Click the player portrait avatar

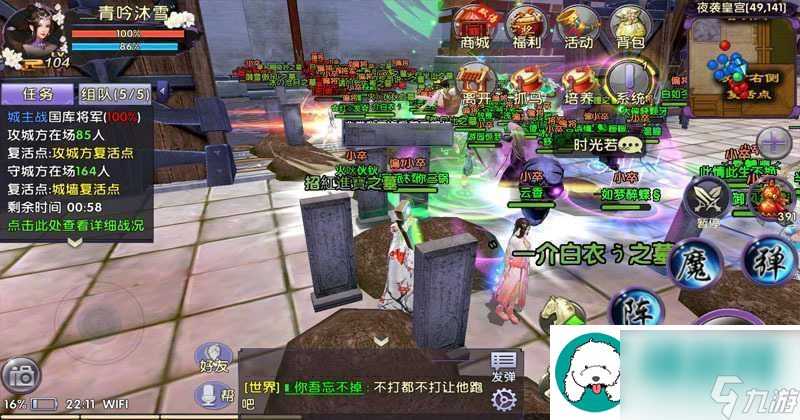(x=33, y=33)
